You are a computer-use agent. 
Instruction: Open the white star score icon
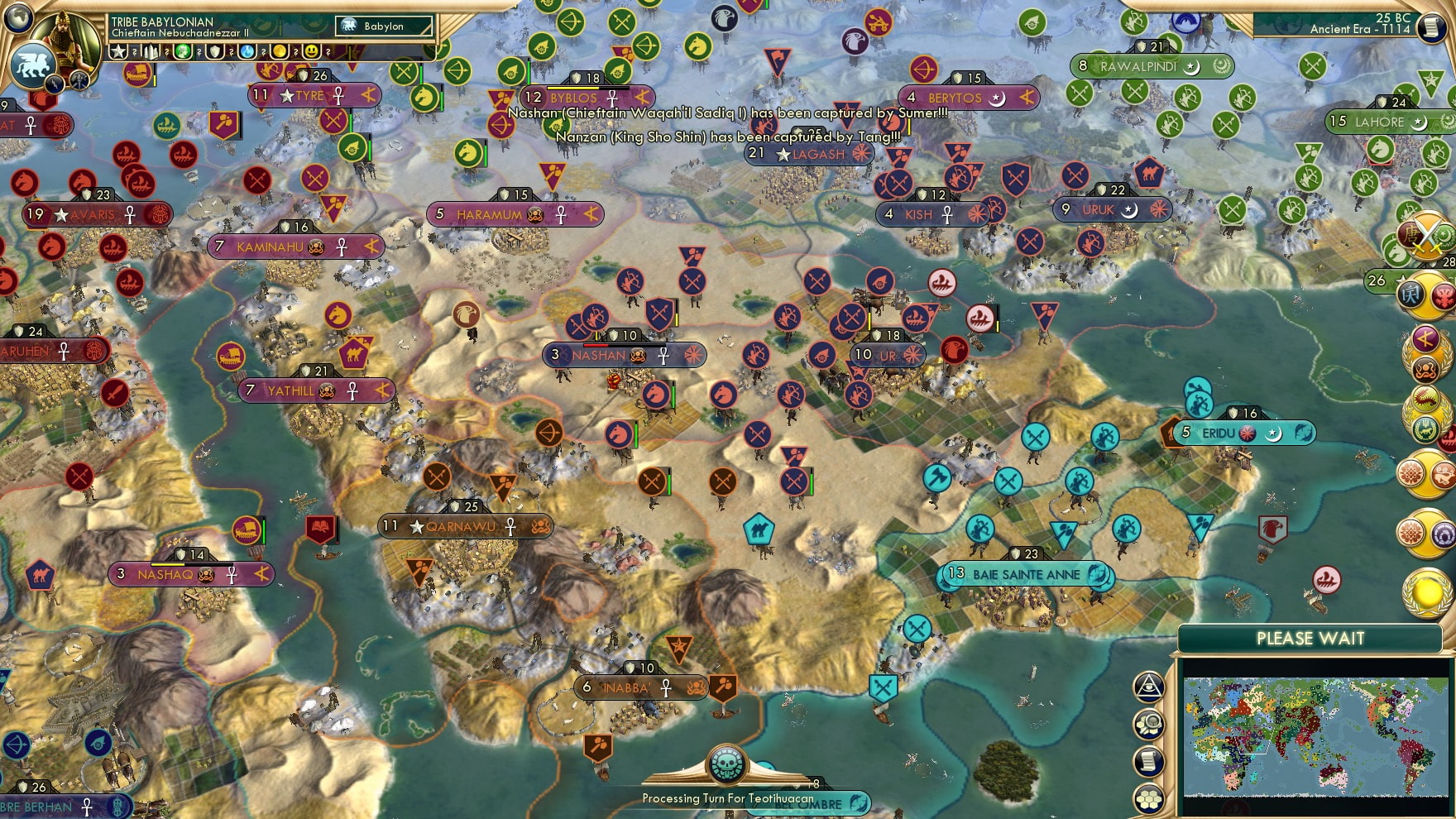pos(118,51)
